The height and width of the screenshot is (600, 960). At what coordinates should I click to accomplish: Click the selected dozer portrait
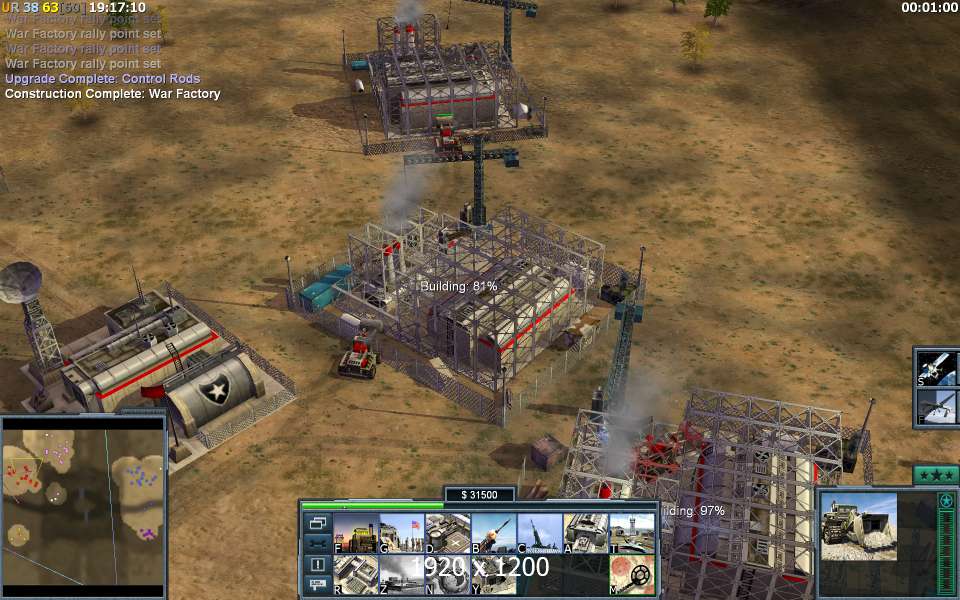point(859,526)
